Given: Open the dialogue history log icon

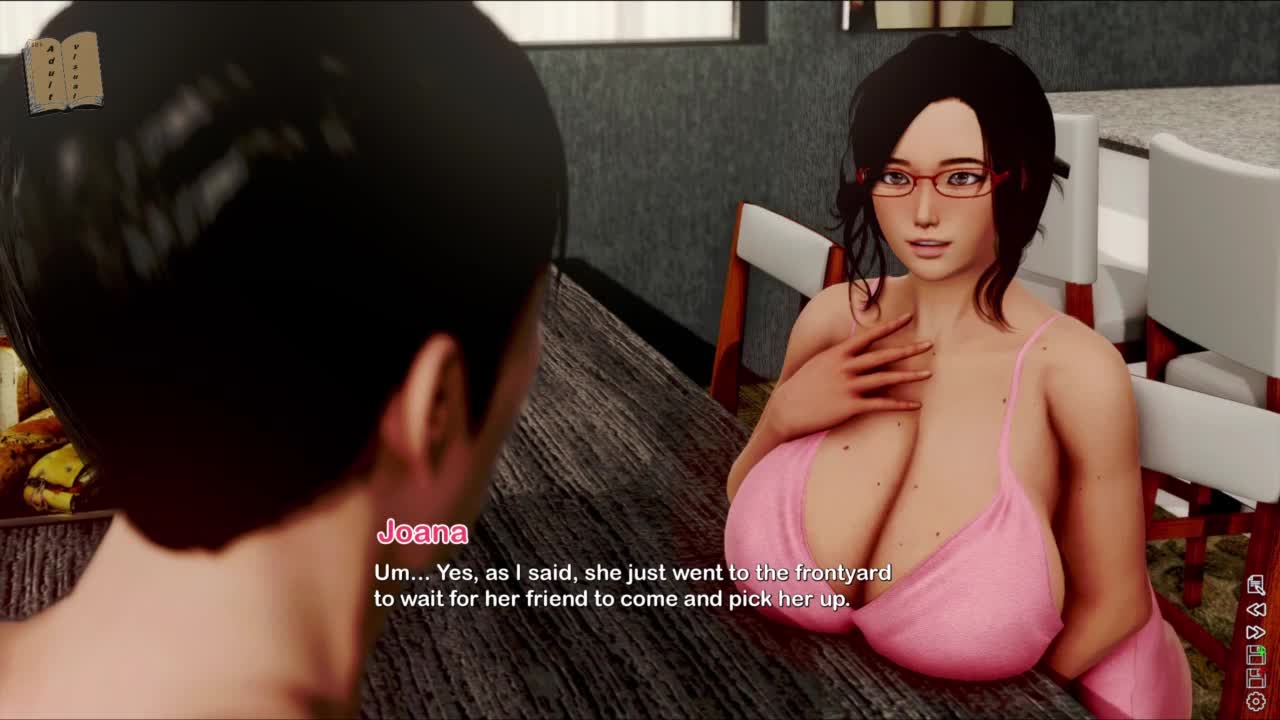Looking at the screenshot, I should 1256,586.
